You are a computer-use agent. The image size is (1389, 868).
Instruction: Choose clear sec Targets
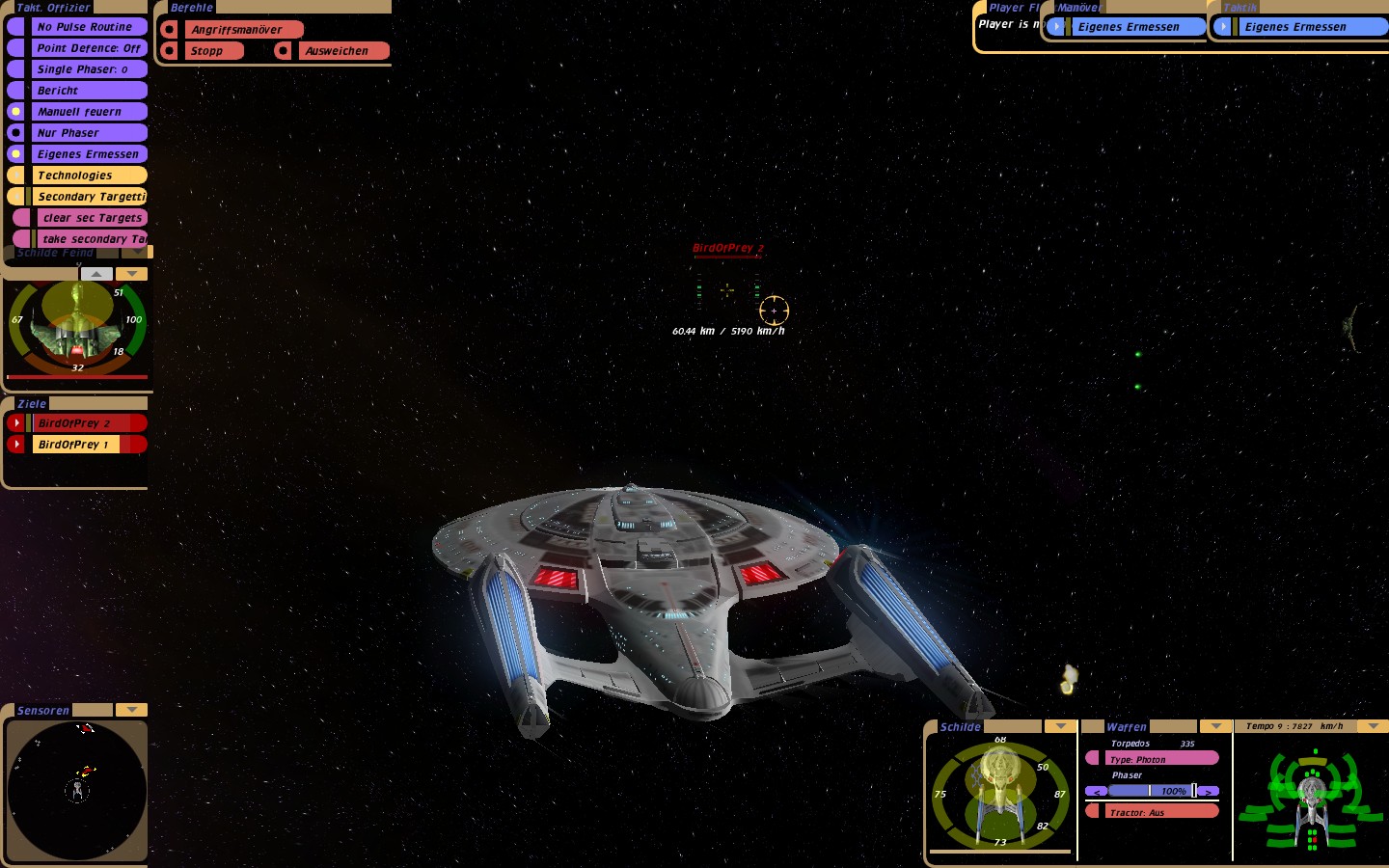[92, 218]
